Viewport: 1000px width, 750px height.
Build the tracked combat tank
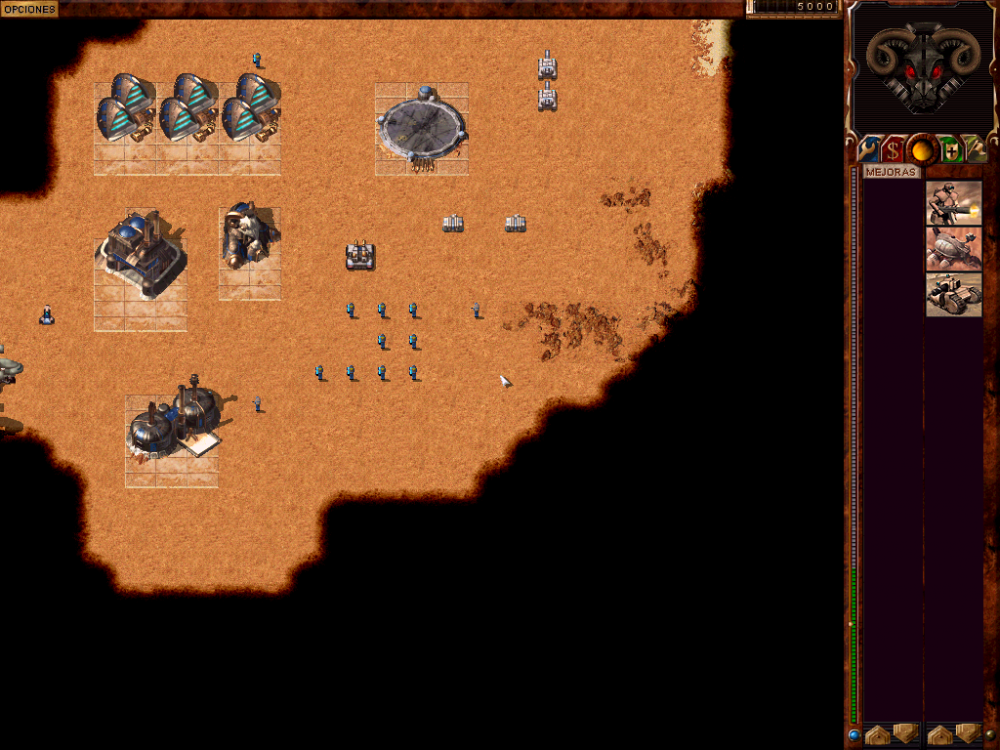pyautogui.click(x=953, y=294)
